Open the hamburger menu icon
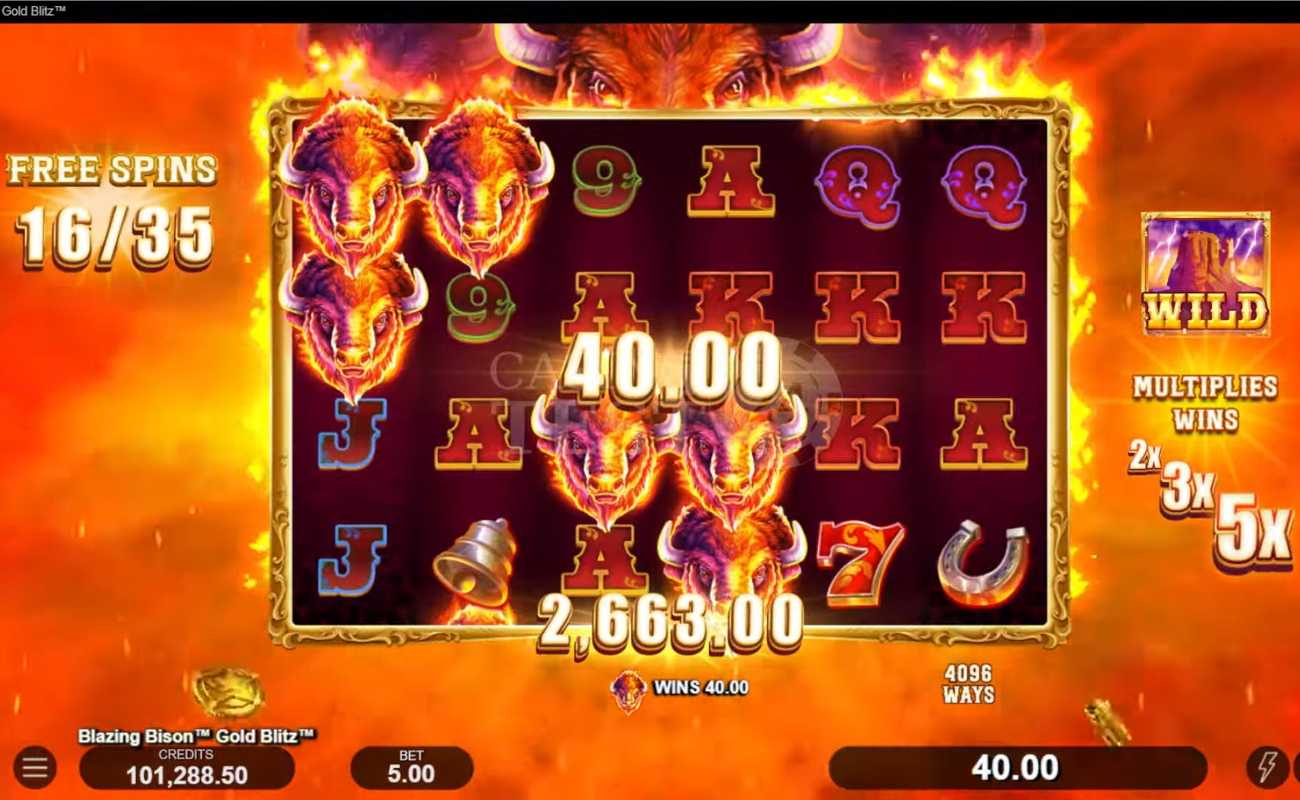Image resolution: width=1300 pixels, height=800 pixels. (35, 768)
